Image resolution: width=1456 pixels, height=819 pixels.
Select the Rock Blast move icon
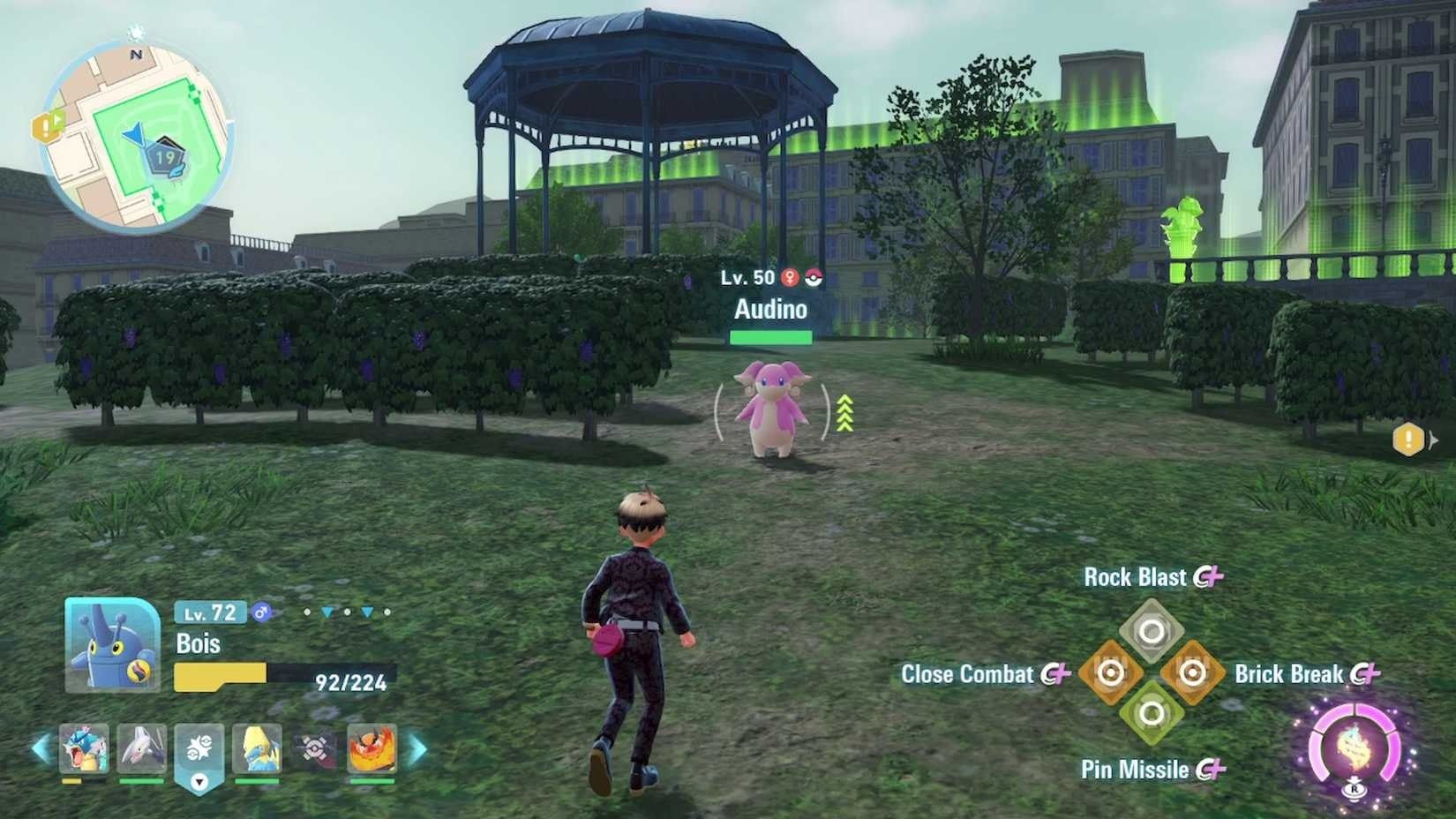(x=1152, y=628)
